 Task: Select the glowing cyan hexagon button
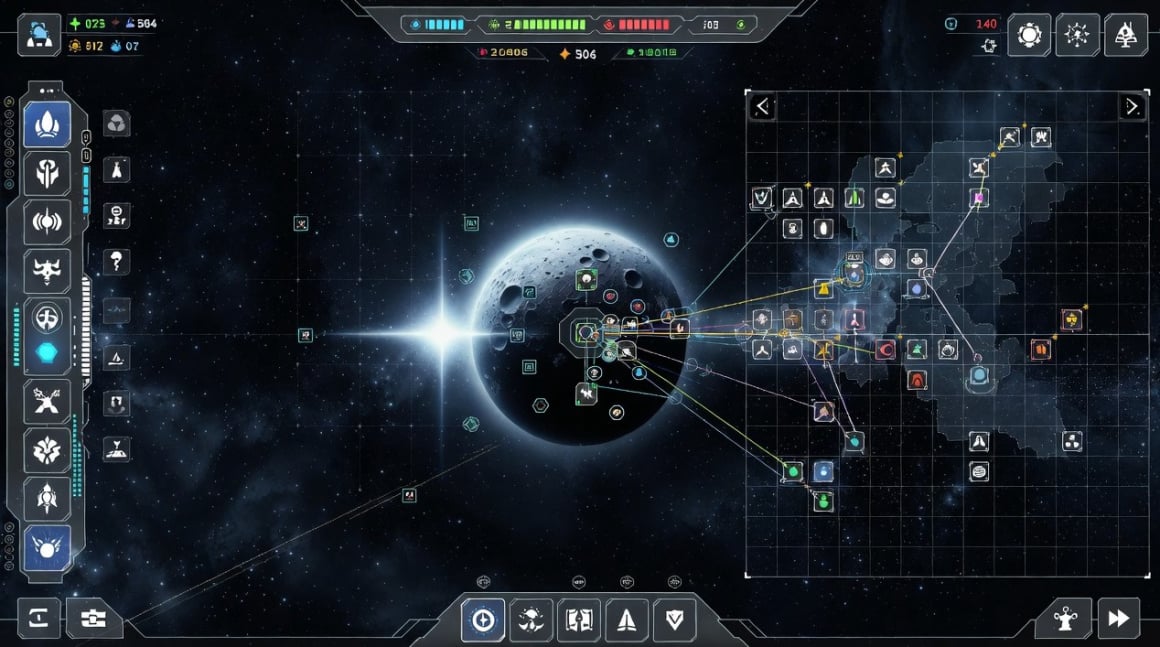[47, 352]
